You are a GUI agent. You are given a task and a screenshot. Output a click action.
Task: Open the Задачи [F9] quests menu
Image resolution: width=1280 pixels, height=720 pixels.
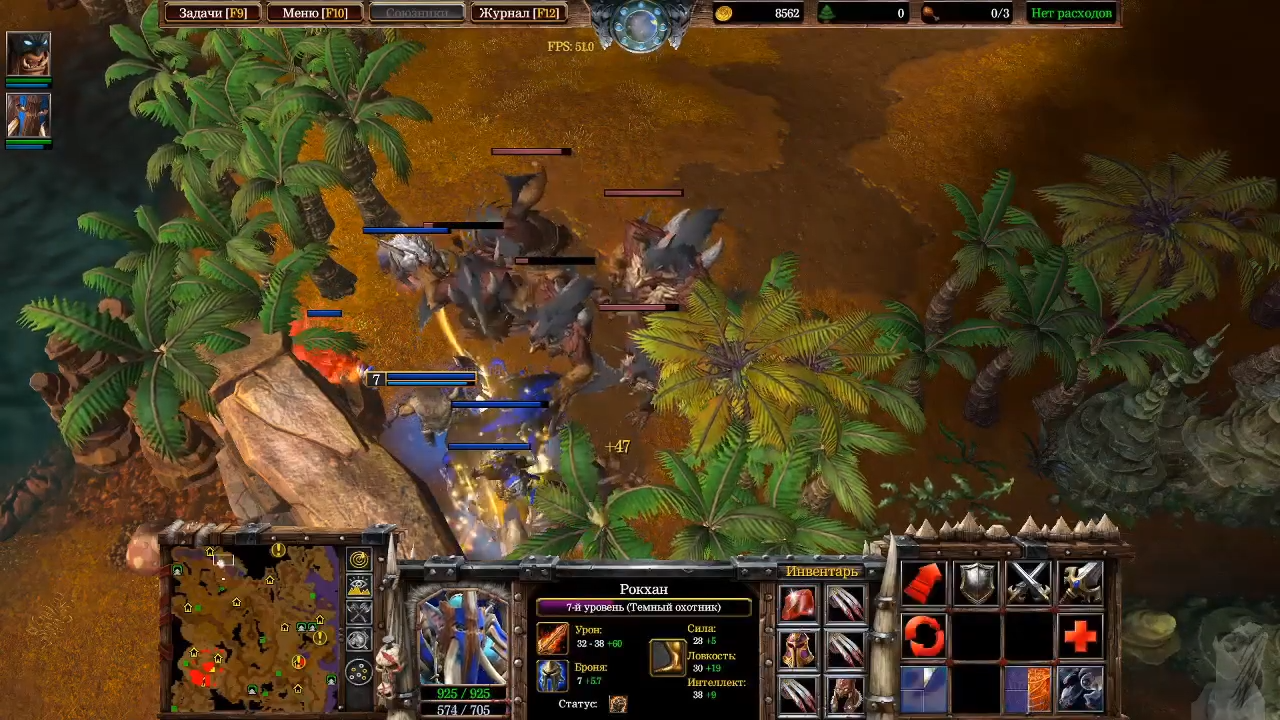[213, 13]
